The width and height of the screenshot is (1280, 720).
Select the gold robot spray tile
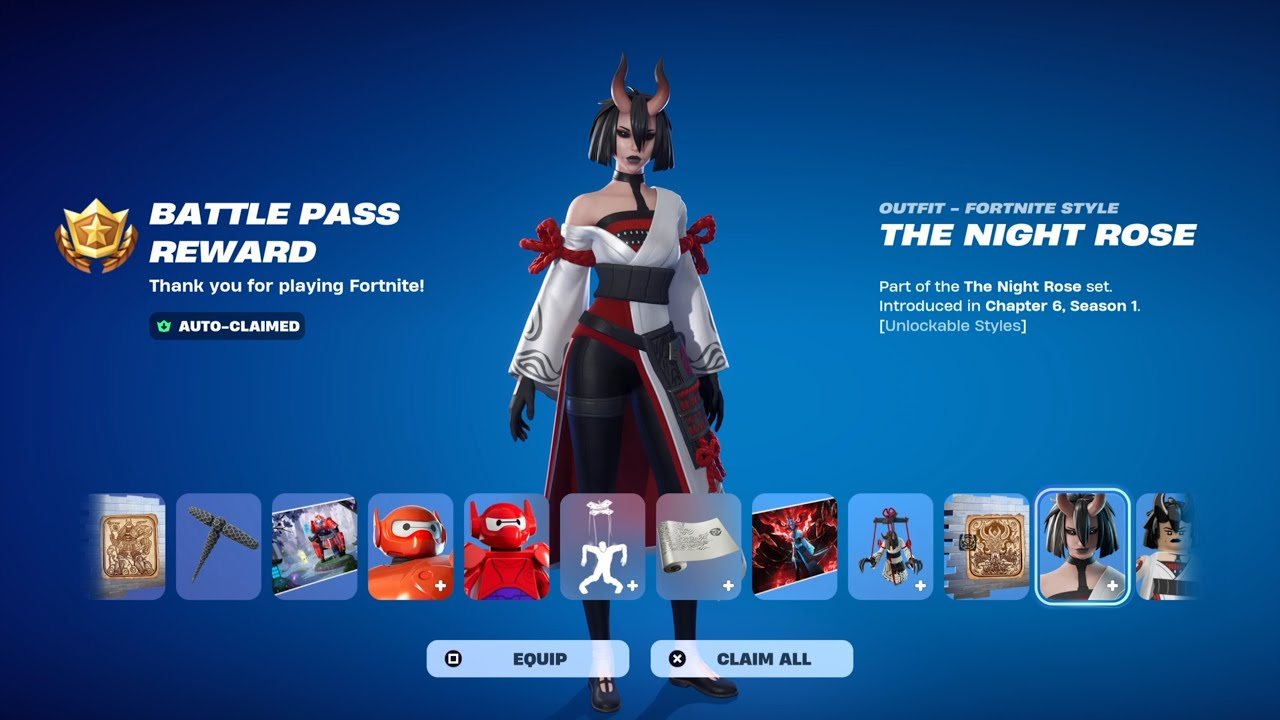[128, 546]
